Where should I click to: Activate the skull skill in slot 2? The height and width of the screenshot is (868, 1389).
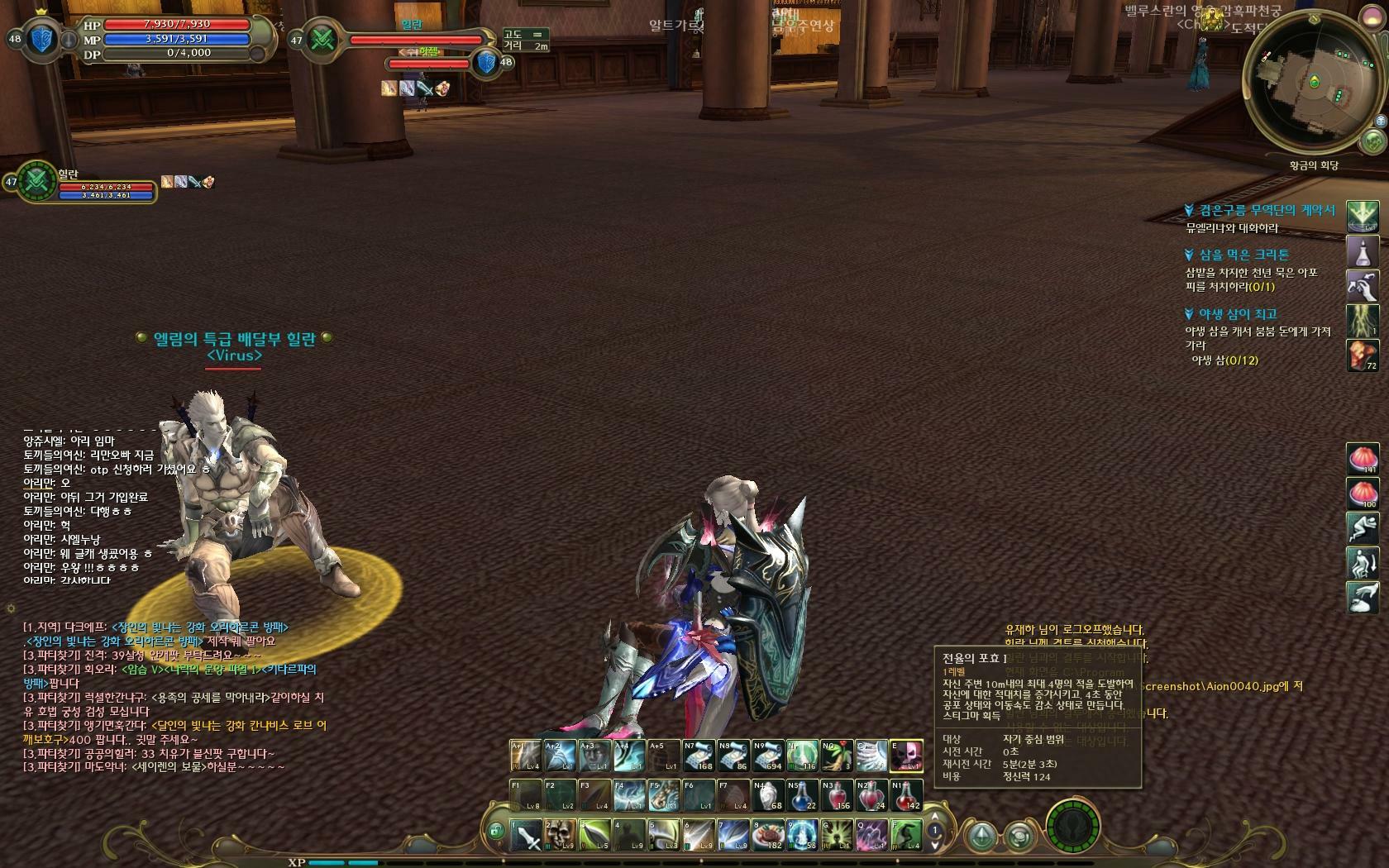click(x=560, y=835)
